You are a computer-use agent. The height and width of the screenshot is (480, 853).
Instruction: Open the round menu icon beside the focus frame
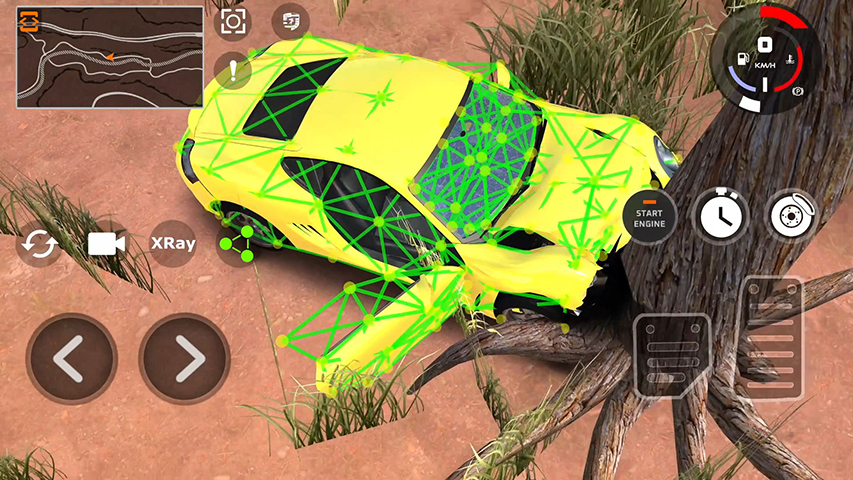point(291,21)
